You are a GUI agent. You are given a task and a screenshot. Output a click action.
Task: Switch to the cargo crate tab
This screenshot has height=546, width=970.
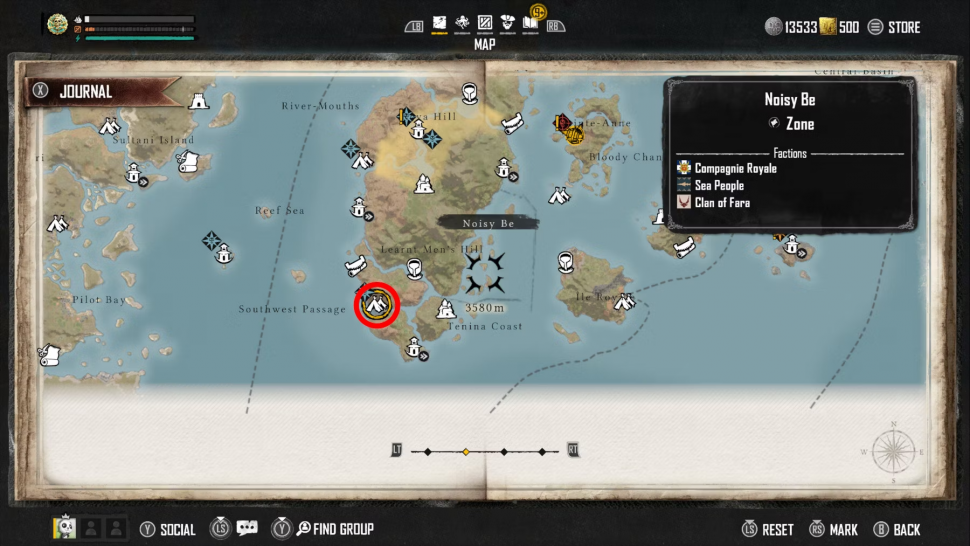click(485, 24)
